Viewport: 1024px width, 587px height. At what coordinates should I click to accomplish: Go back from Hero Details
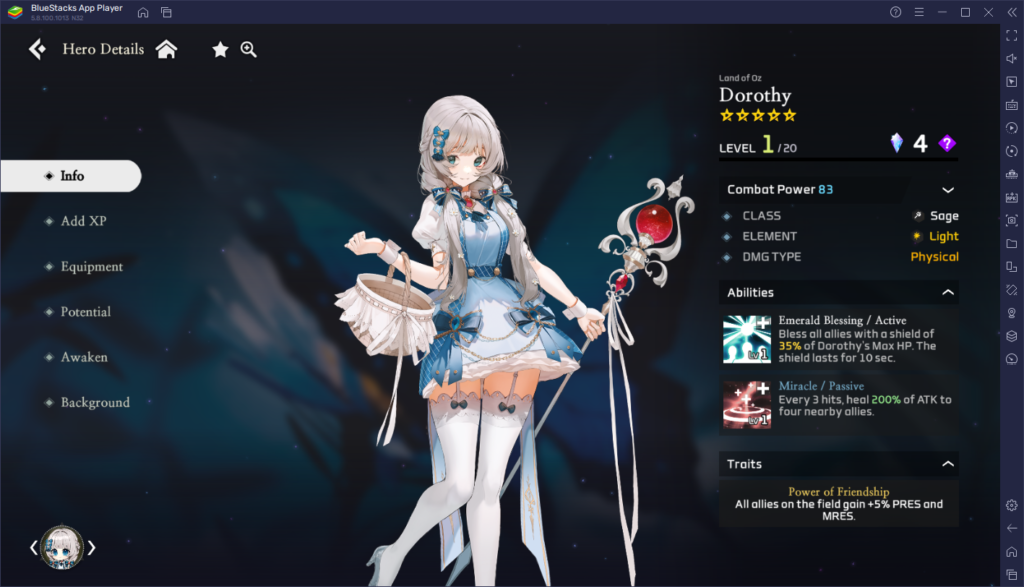(x=37, y=49)
